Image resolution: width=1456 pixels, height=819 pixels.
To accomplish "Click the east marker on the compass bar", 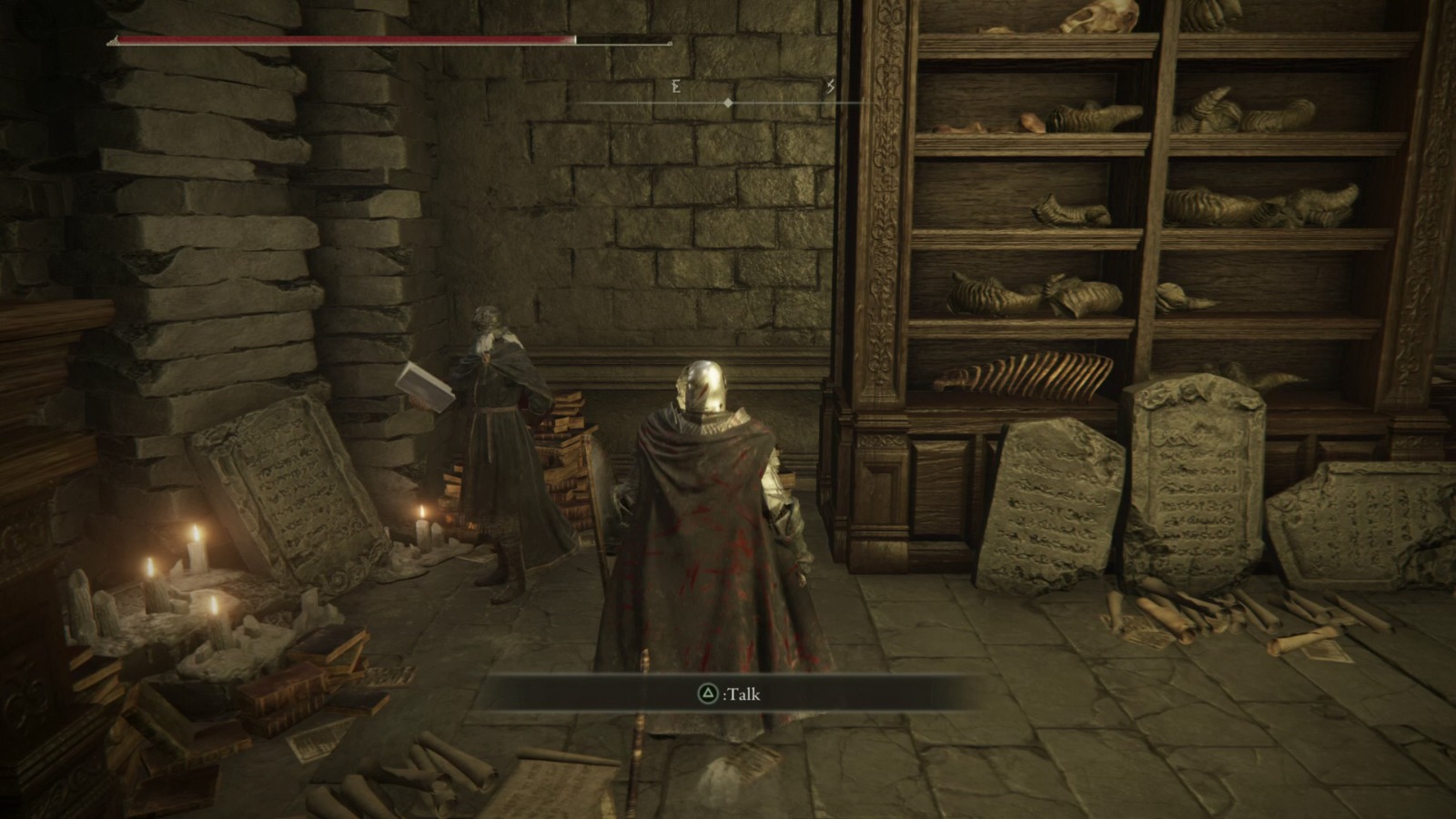I will pyautogui.click(x=675, y=86).
